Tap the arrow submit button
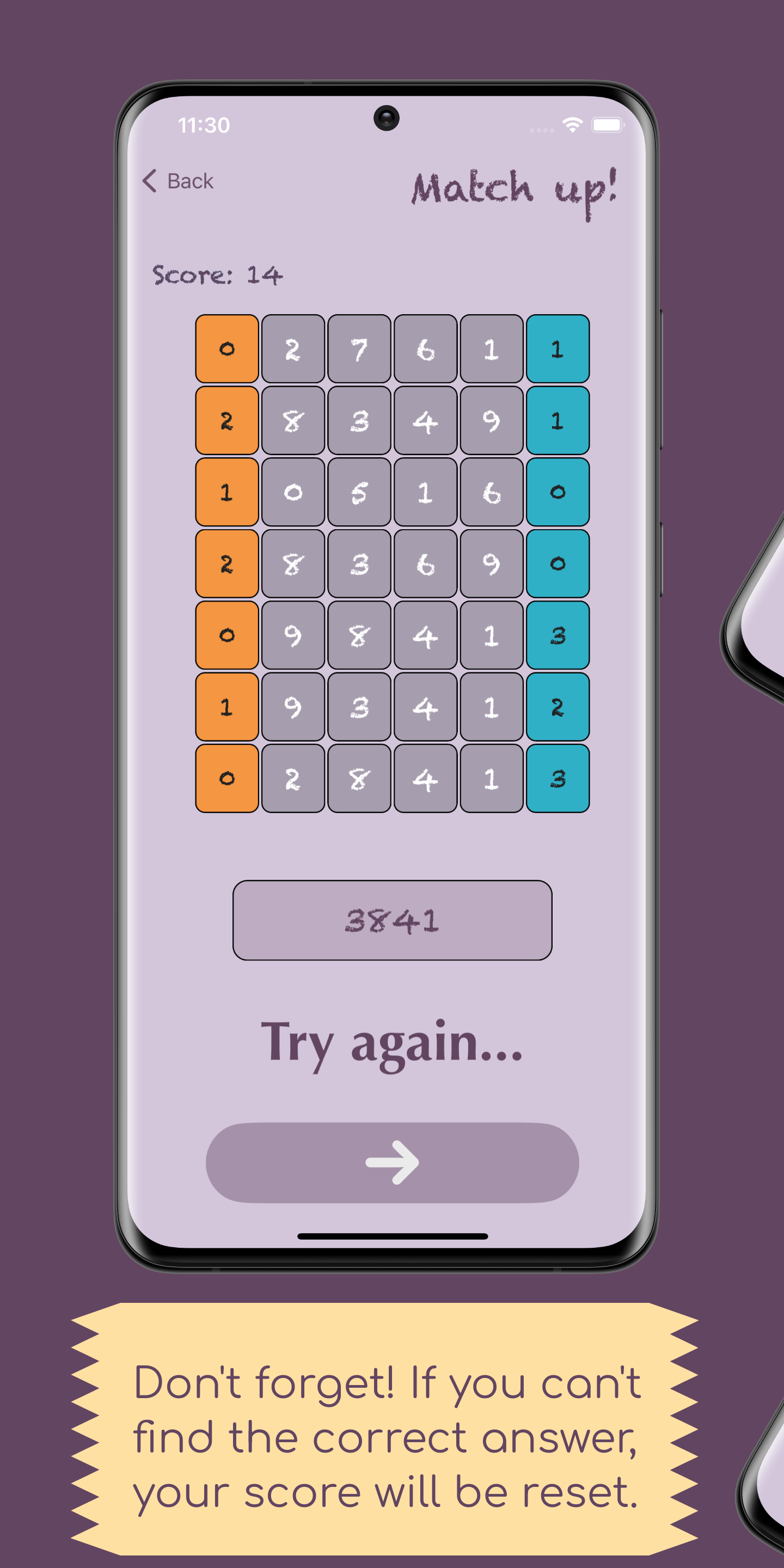 click(x=392, y=1162)
